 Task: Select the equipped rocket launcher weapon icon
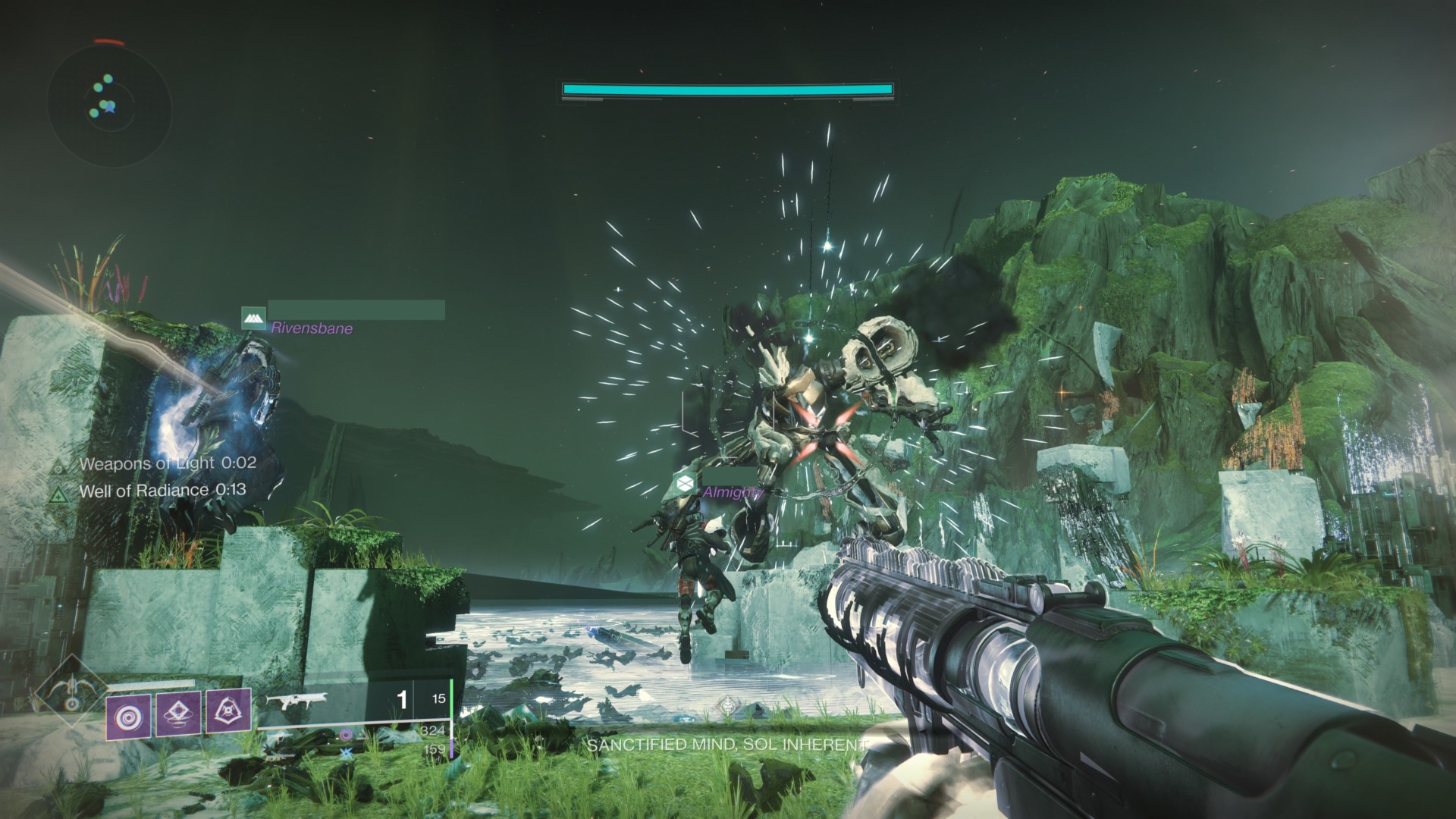pos(297,700)
